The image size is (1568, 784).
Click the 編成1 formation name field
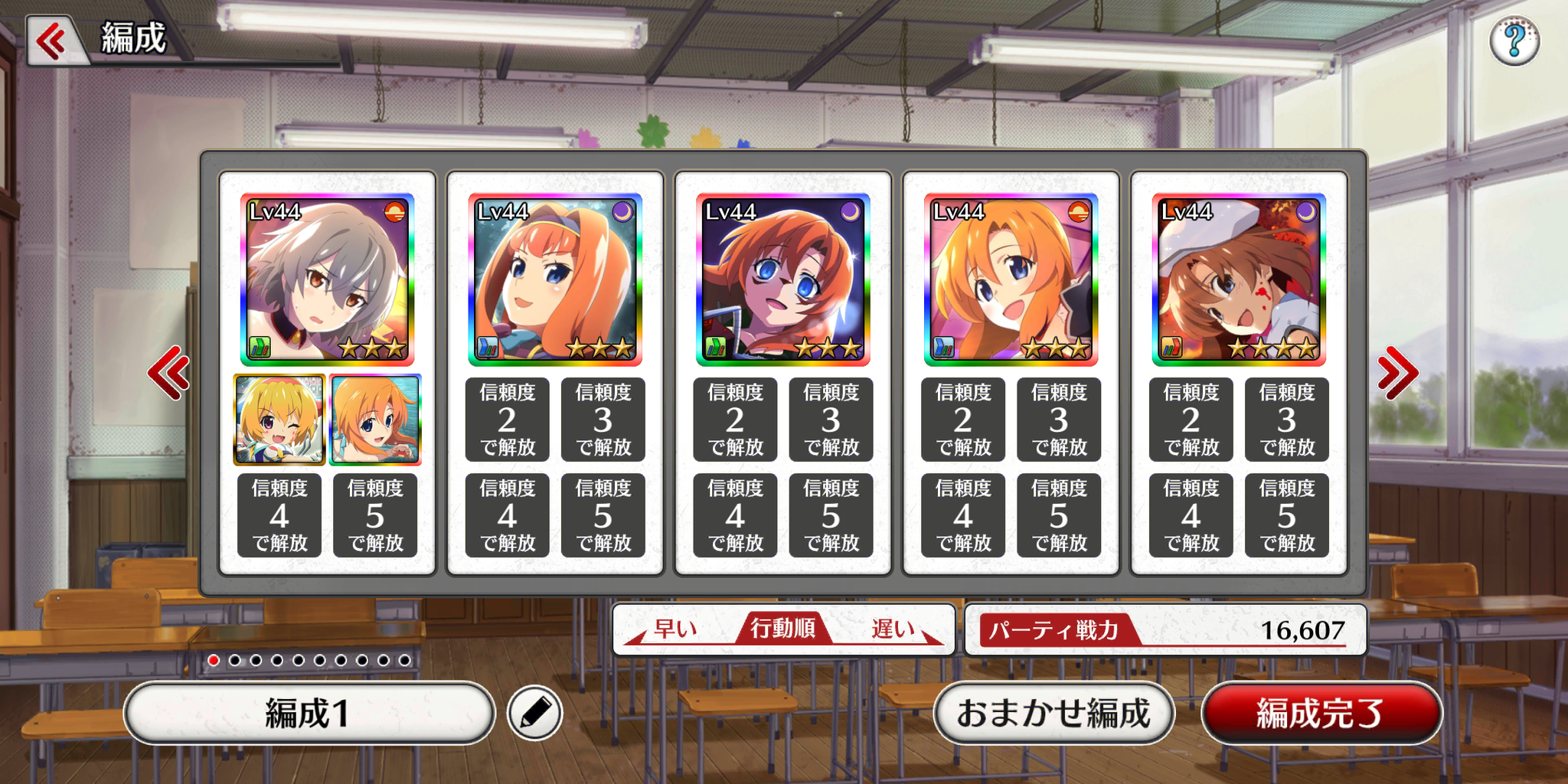(309, 711)
